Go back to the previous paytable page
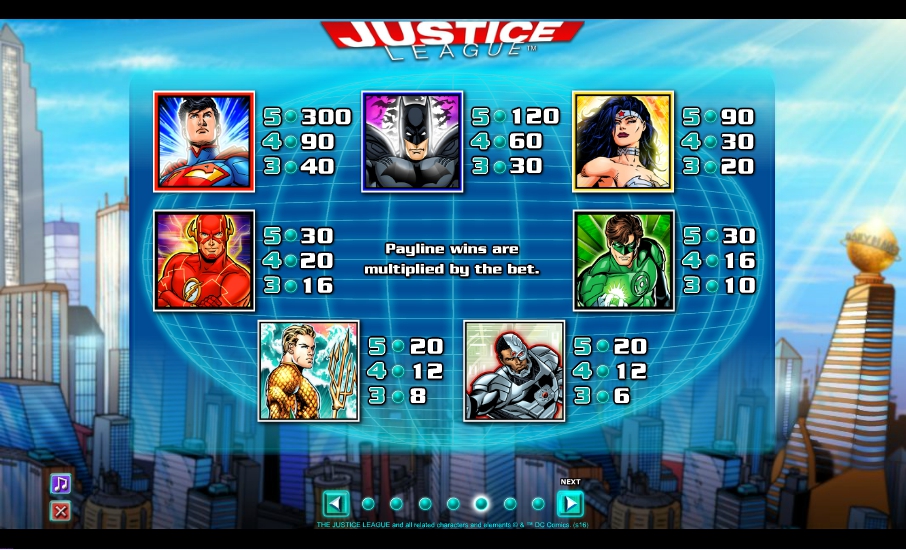This screenshot has width=906, height=550. pyautogui.click(x=336, y=503)
